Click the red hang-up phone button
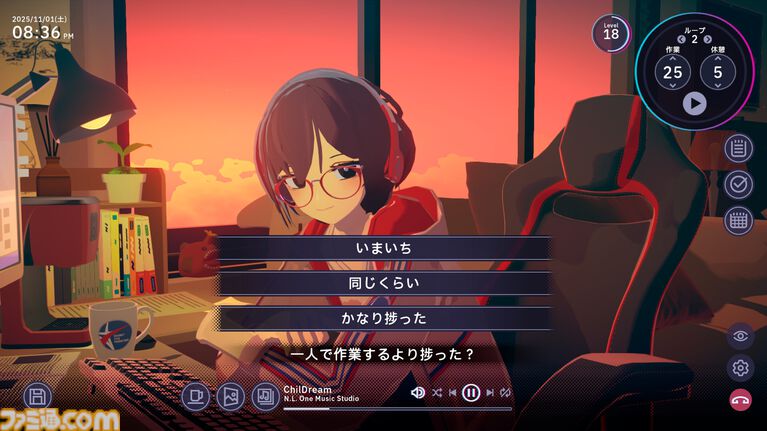 pos(740,398)
